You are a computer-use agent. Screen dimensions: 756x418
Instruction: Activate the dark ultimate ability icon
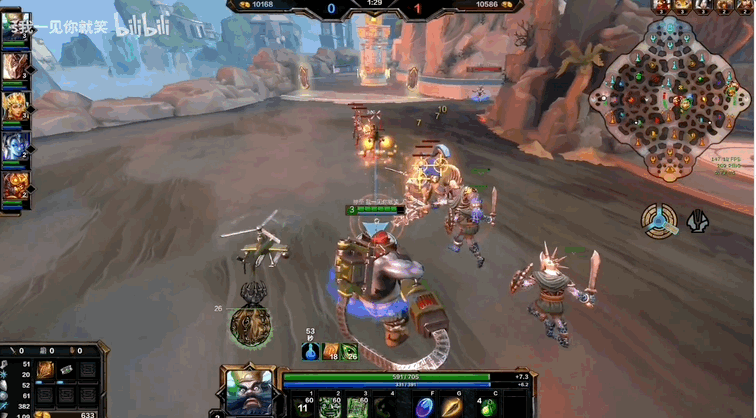coord(382,406)
